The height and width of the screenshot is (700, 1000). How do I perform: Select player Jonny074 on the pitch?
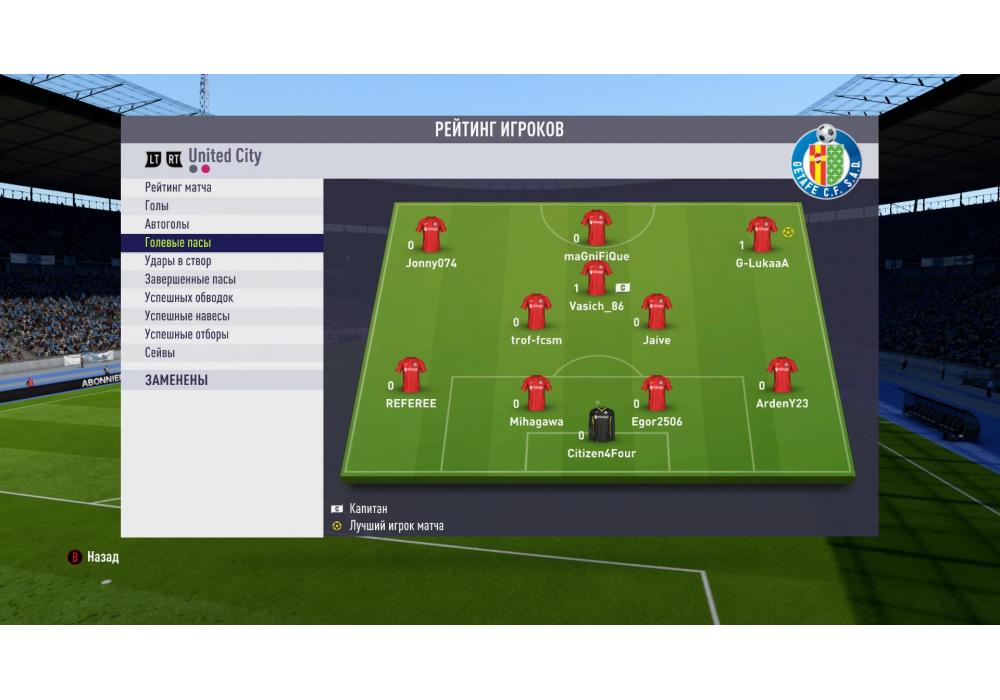coord(431,235)
